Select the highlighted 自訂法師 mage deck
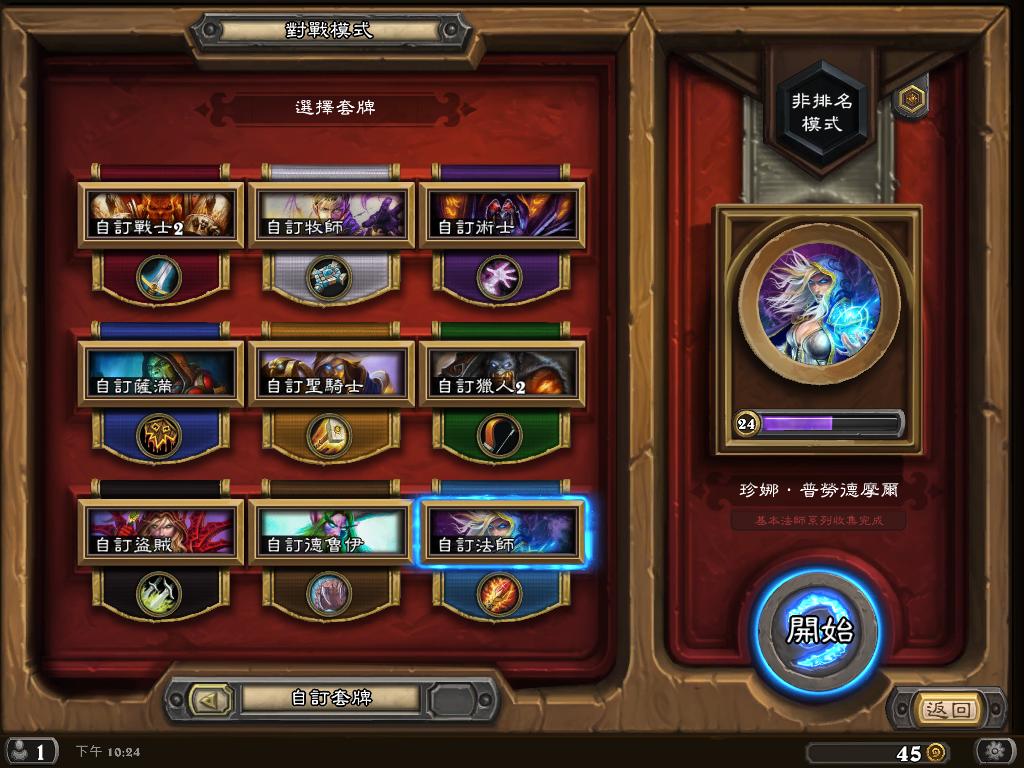Image resolution: width=1024 pixels, height=768 pixels. point(502,532)
